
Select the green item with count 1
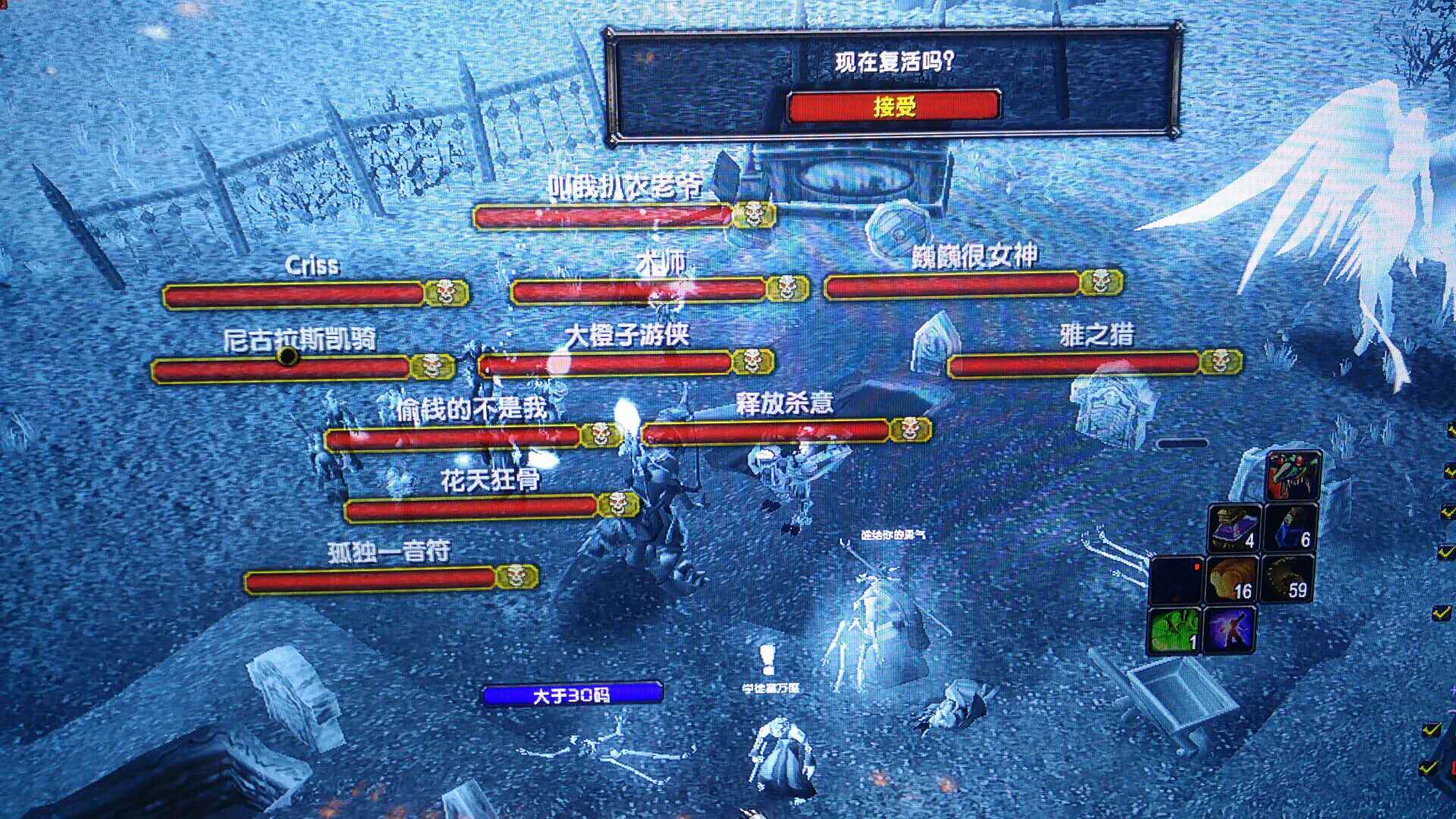(x=1174, y=630)
